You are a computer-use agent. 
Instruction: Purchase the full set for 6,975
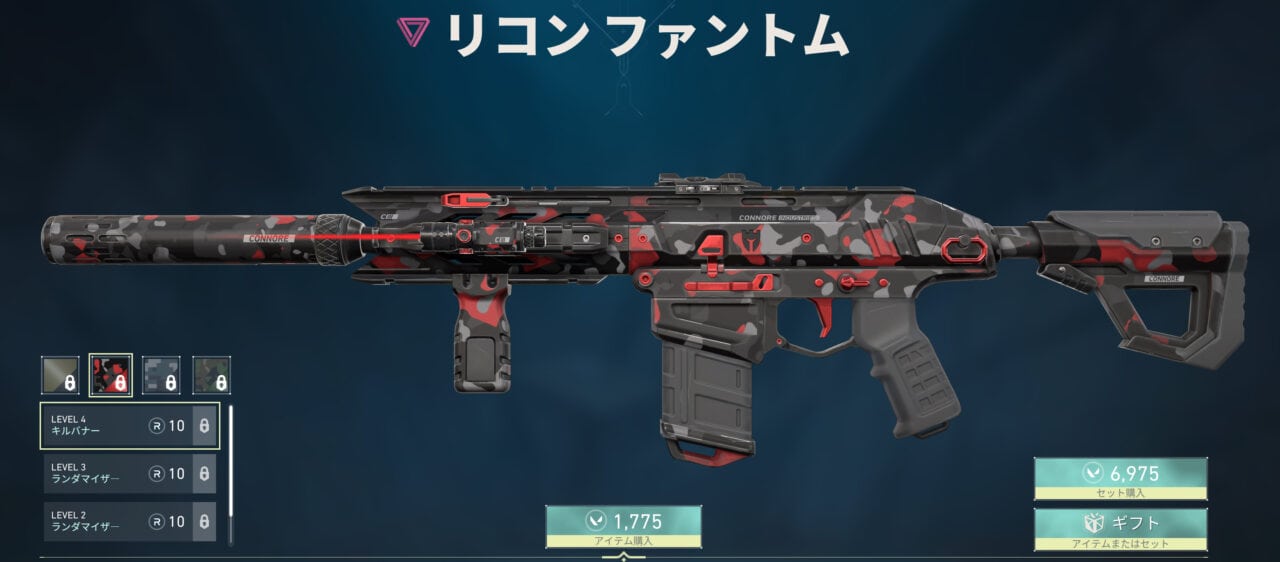click(1120, 479)
